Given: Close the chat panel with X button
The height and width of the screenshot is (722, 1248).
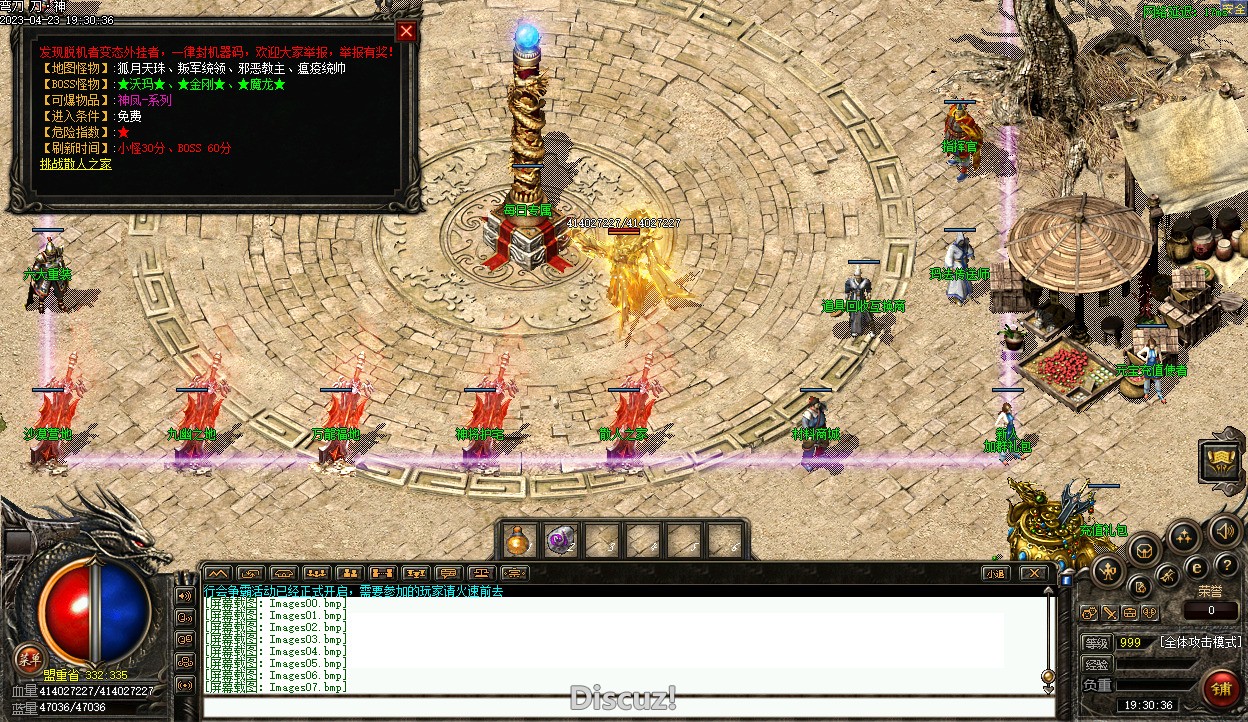Looking at the screenshot, I should tap(1033, 574).
